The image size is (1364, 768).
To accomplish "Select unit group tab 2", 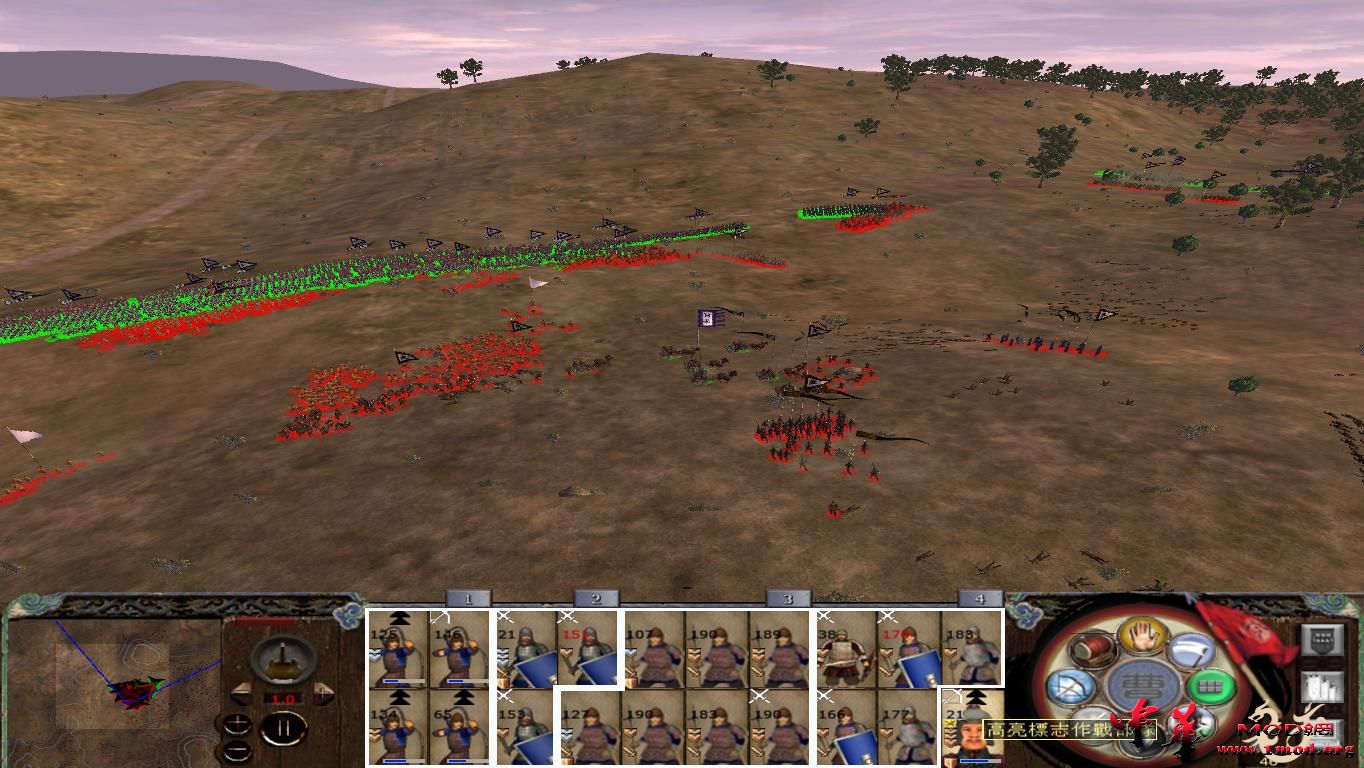I will point(595,597).
